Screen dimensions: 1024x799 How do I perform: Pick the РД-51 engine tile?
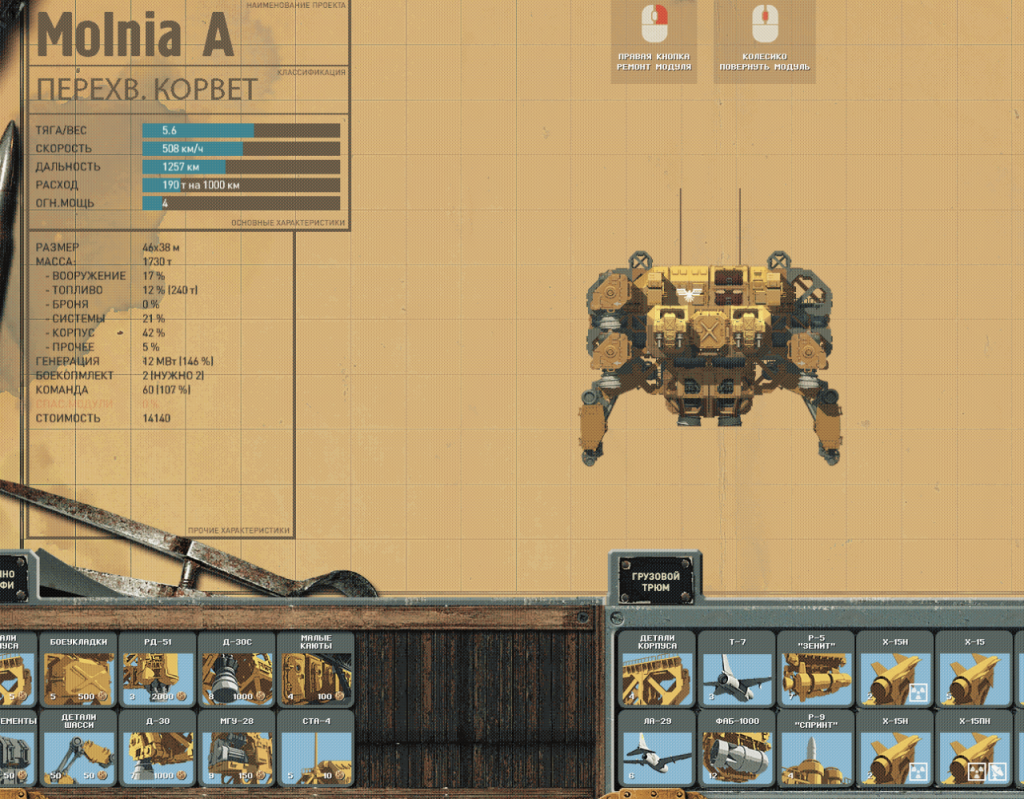point(158,669)
